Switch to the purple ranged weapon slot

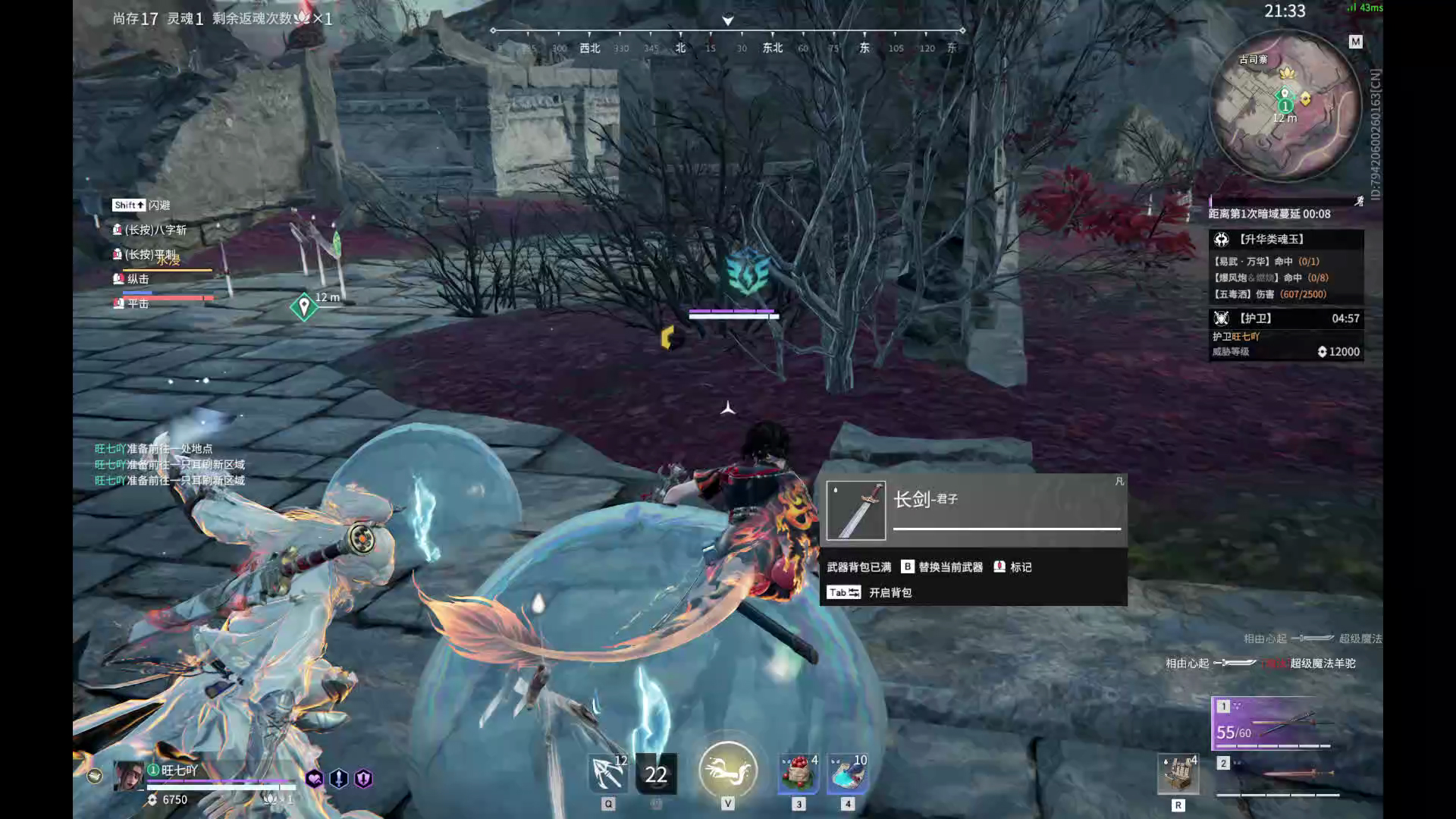pos(1274,724)
